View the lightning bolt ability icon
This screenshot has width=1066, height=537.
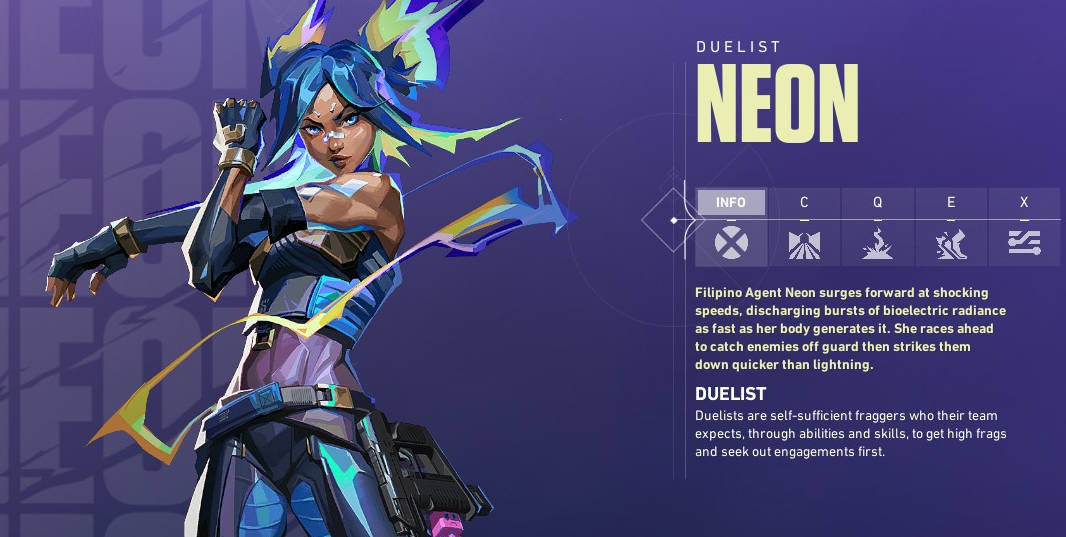point(877,243)
